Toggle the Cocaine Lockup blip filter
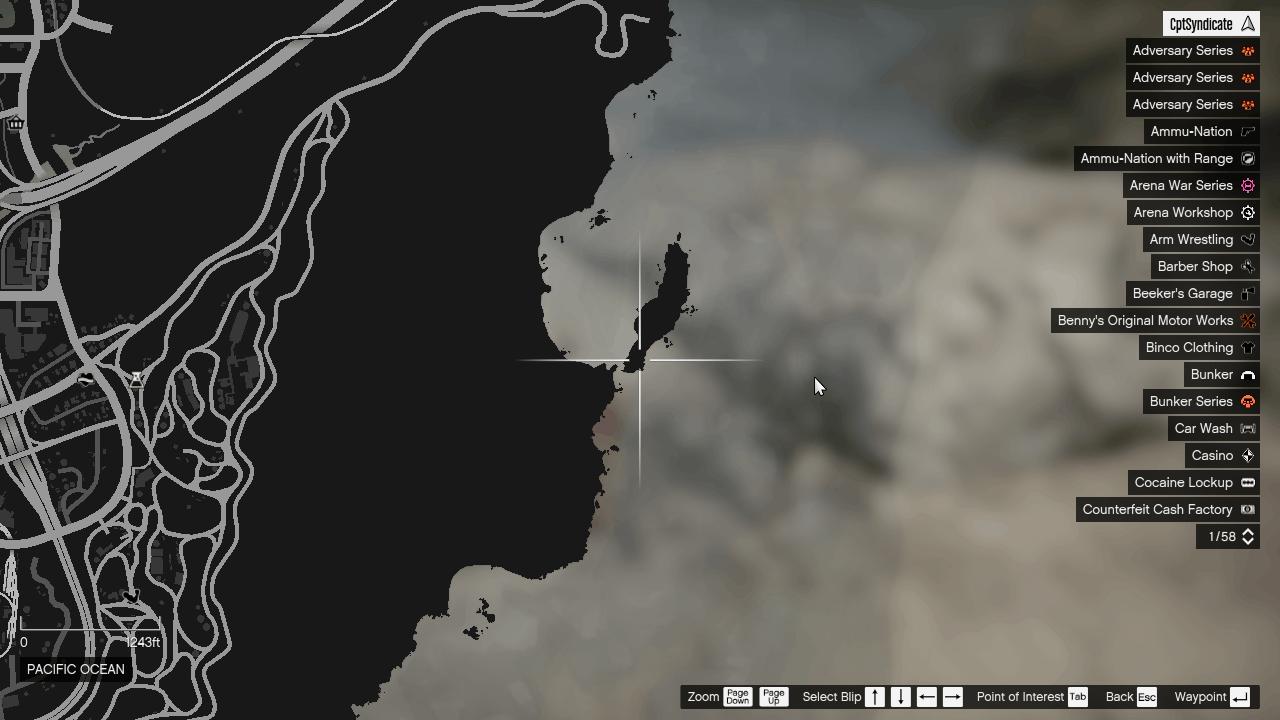Image resolution: width=1280 pixels, height=720 pixels. coord(1247,482)
